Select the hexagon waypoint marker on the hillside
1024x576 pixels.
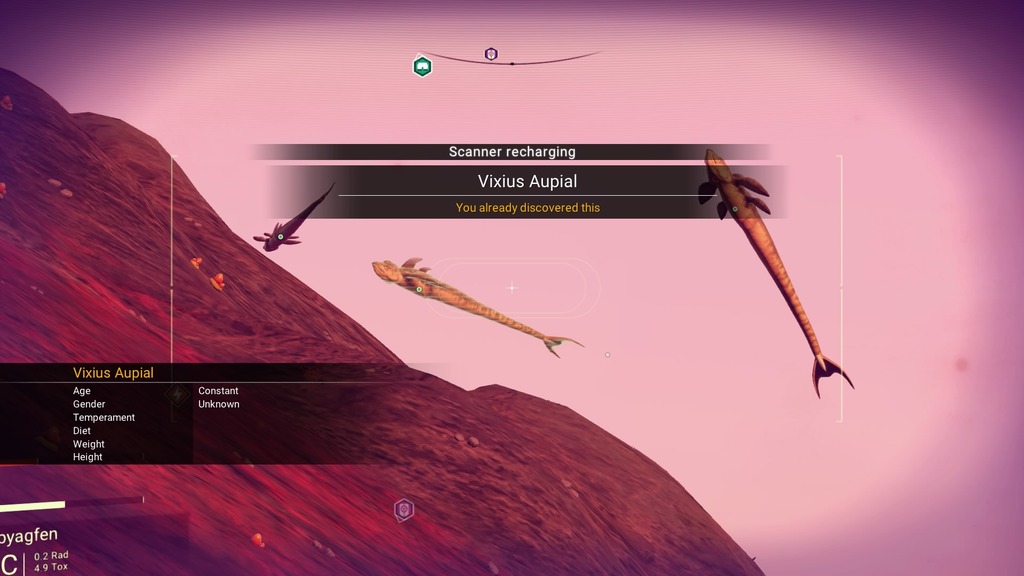403,510
